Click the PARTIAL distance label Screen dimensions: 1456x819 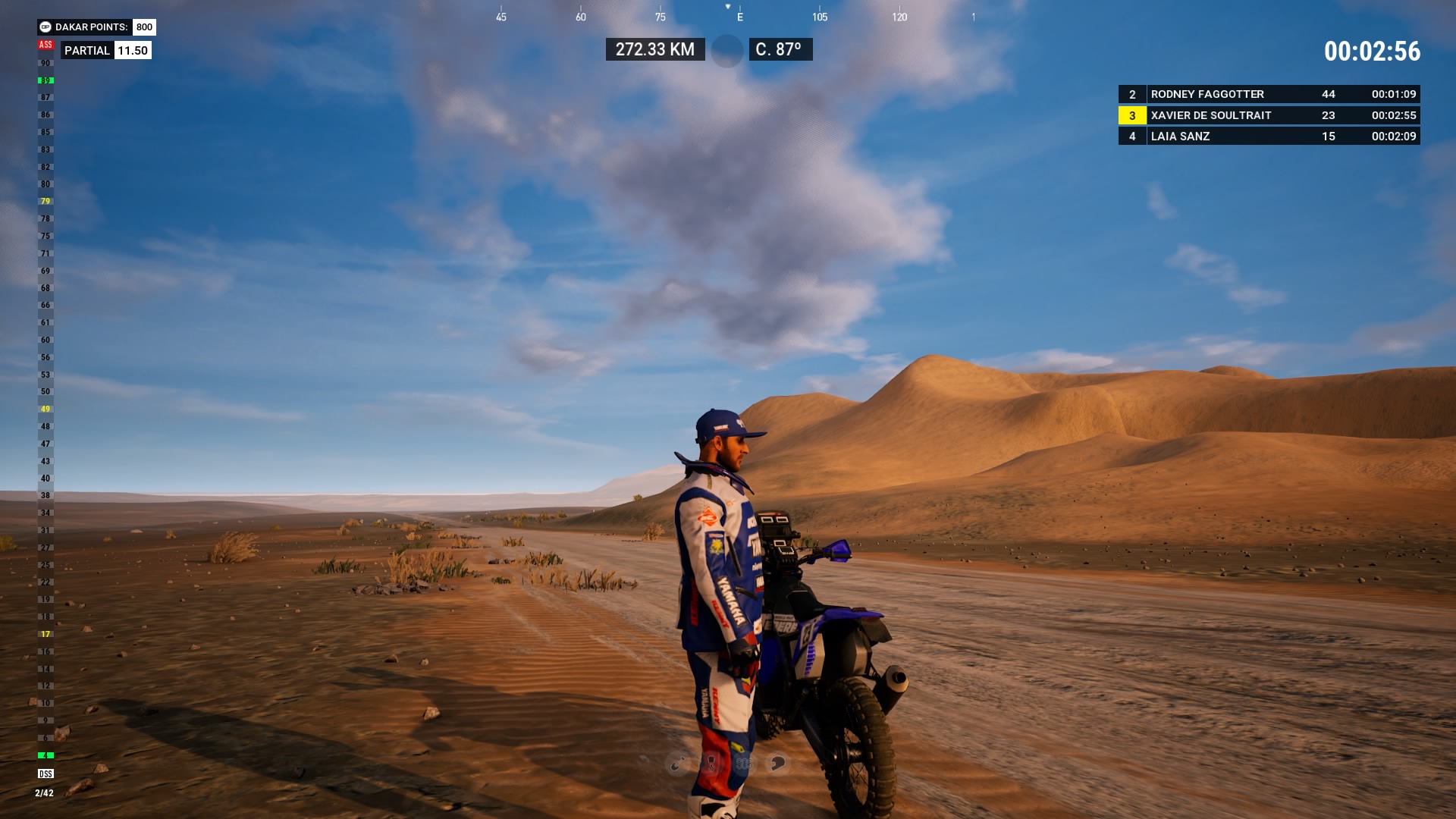[x=86, y=50]
